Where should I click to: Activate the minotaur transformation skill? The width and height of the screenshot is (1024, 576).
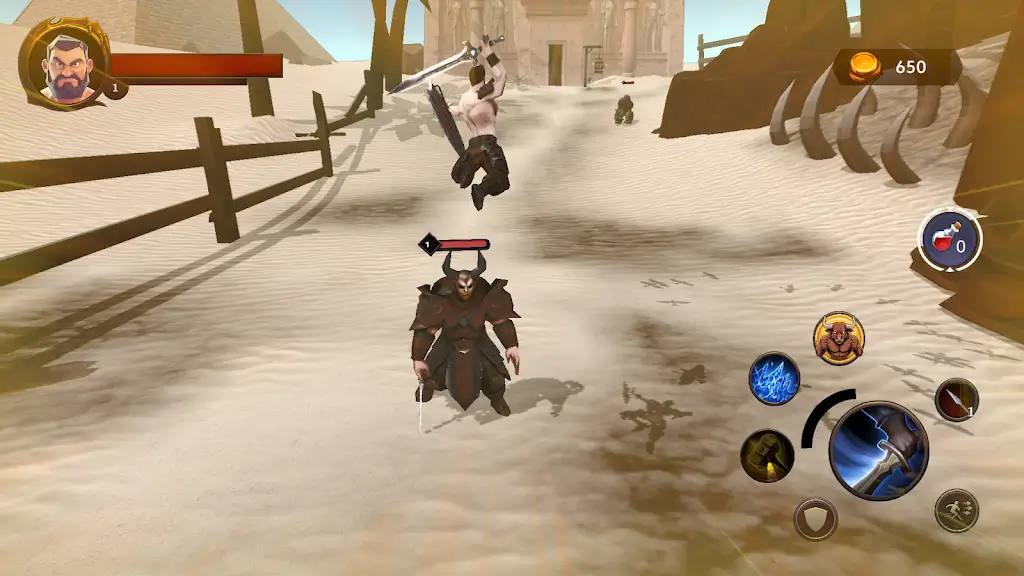pos(838,337)
